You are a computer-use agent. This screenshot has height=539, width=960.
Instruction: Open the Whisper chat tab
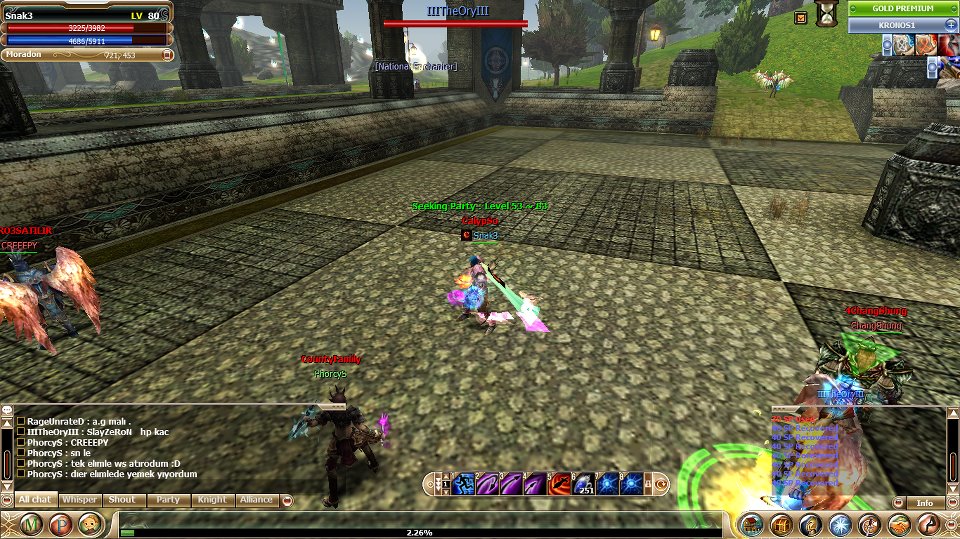click(78, 499)
